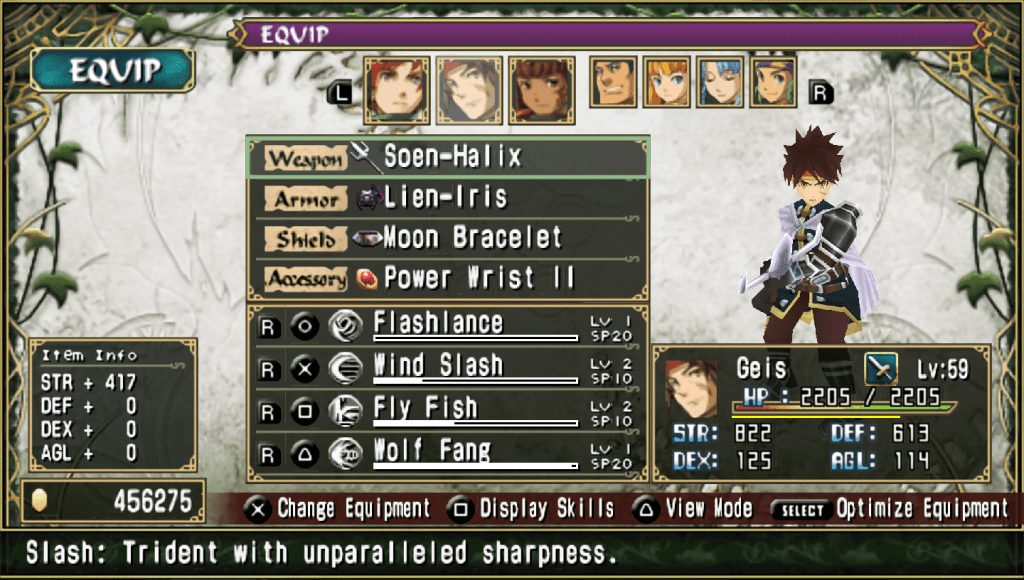This screenshot has height=580, width=1024.
Task: Switch to the orange-haired girl portrait
Action: pos(666,82)
